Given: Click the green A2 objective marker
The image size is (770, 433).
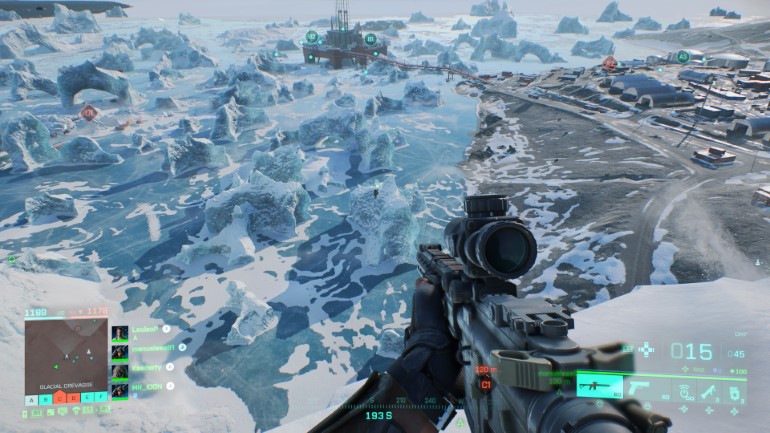Looking at the screenshot, I should tap(683, 57).
